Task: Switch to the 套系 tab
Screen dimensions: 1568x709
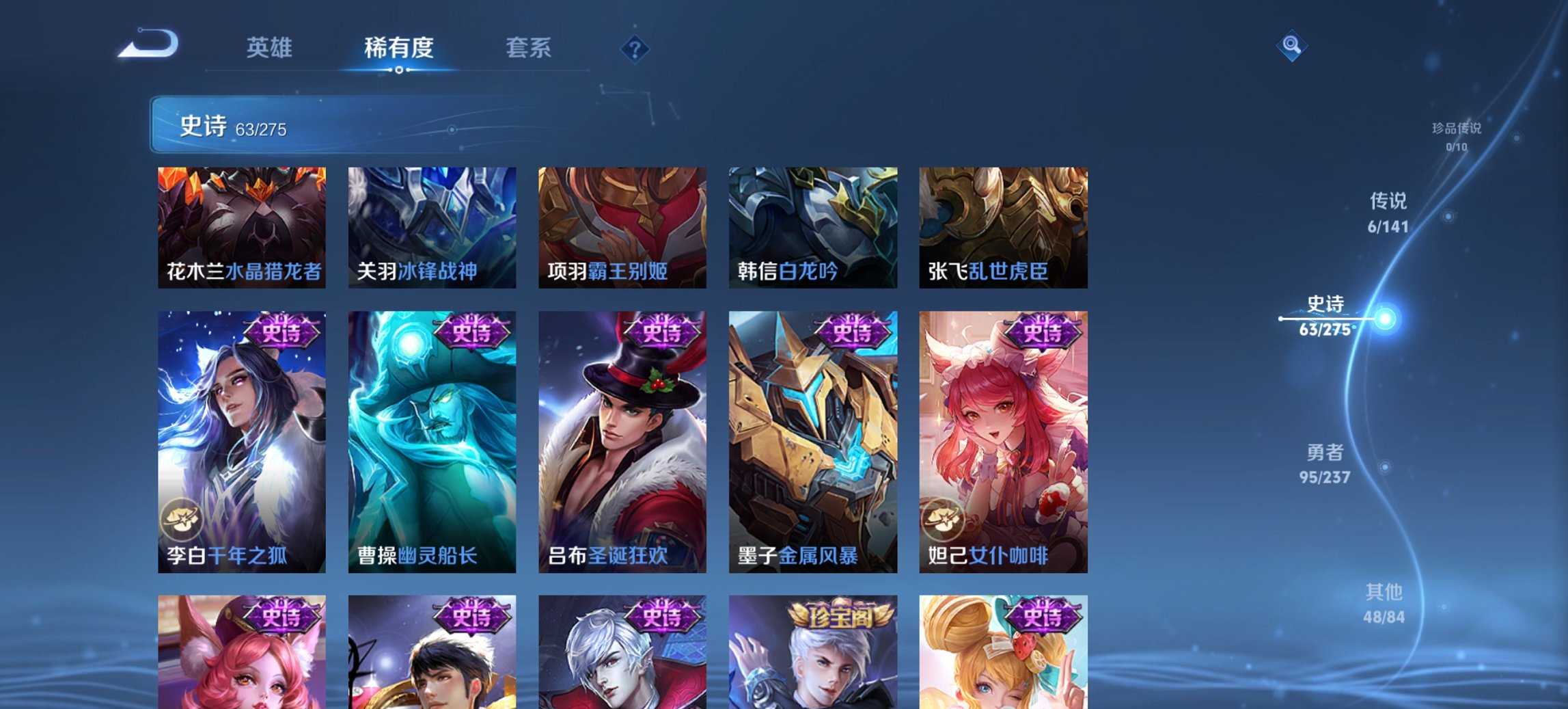Action: click(528, 48)
